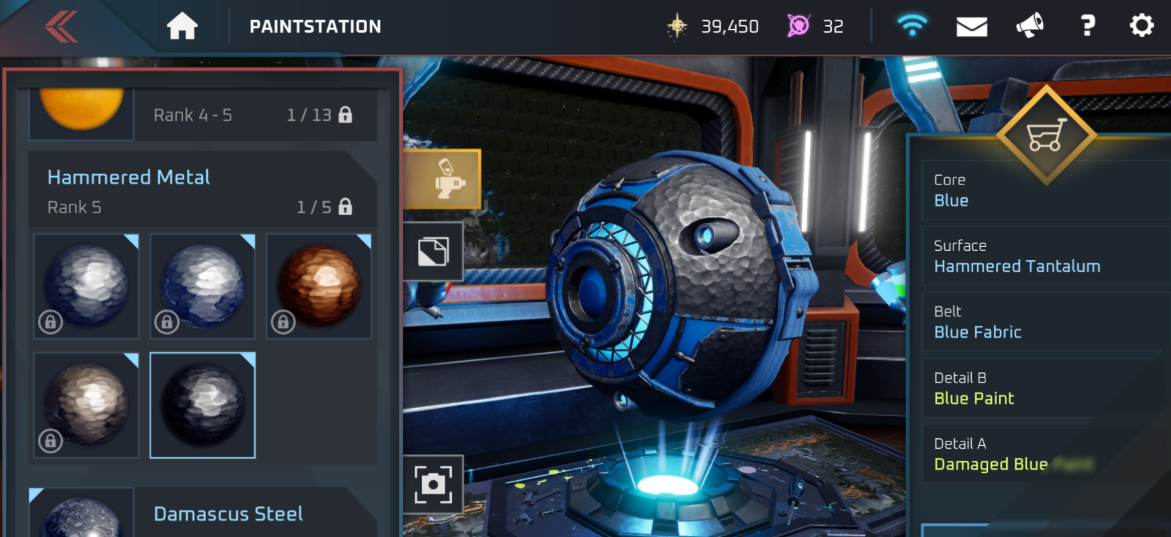Screen dimensions: 1171x537
Task: Choose the dark black hammered metal swatch
Action: (203, 404)
